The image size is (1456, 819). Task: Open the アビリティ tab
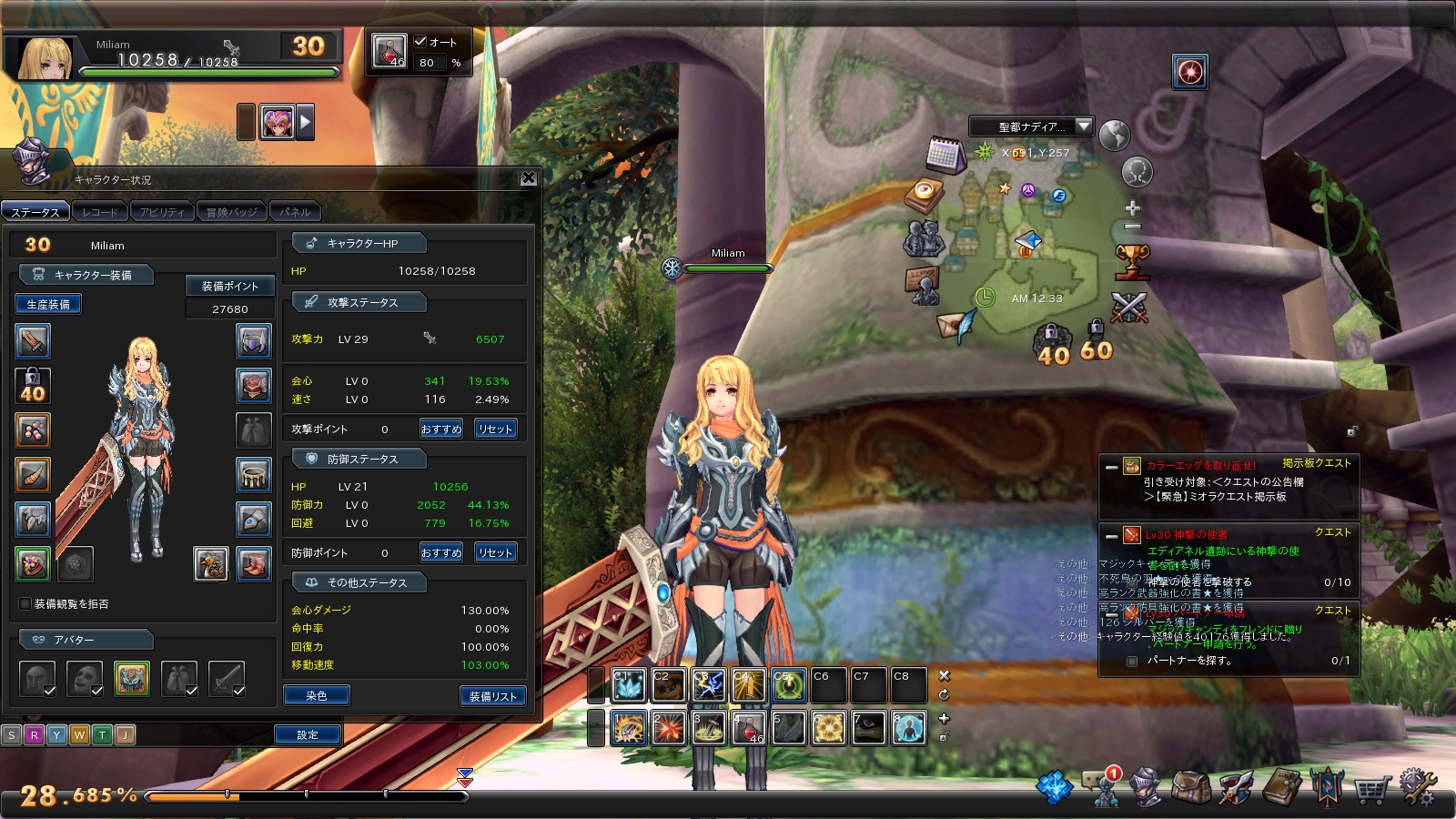pos(162,212)
